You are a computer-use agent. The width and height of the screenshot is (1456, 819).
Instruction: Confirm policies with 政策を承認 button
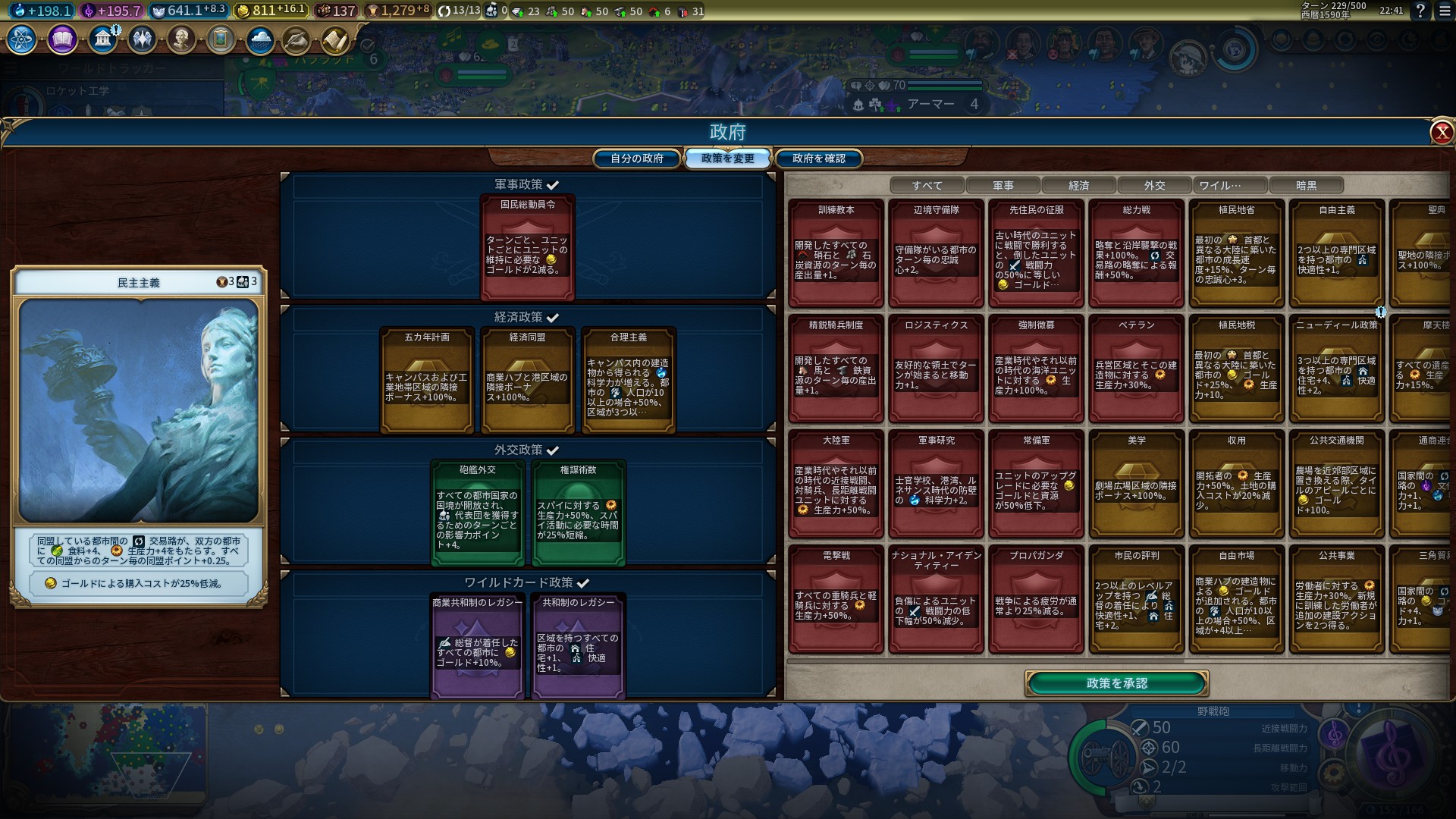1116,683
